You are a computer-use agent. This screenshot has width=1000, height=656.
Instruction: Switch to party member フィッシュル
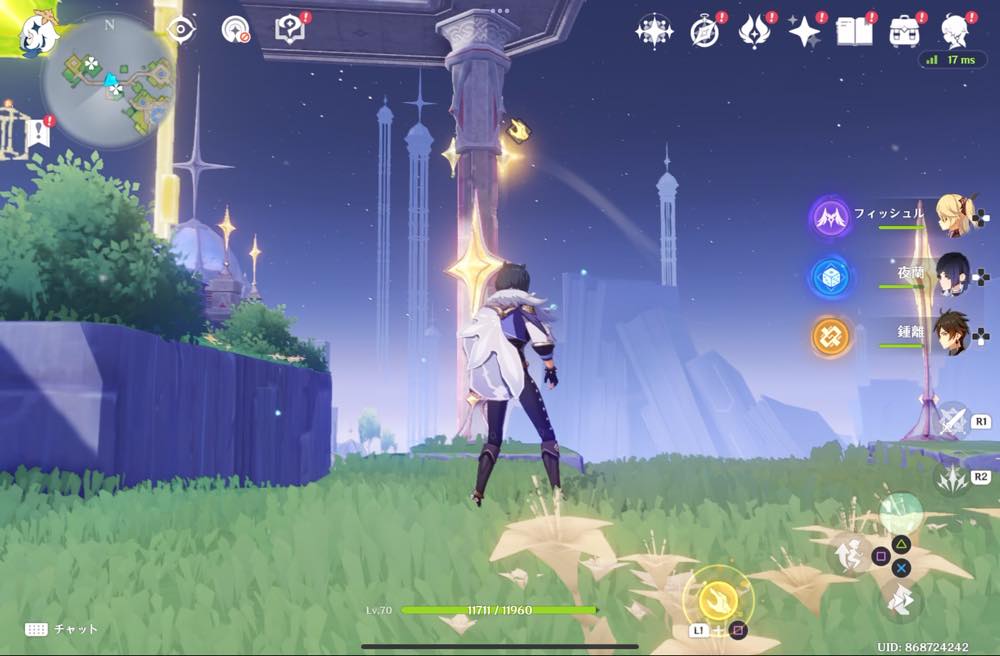[x=950, y=215]
